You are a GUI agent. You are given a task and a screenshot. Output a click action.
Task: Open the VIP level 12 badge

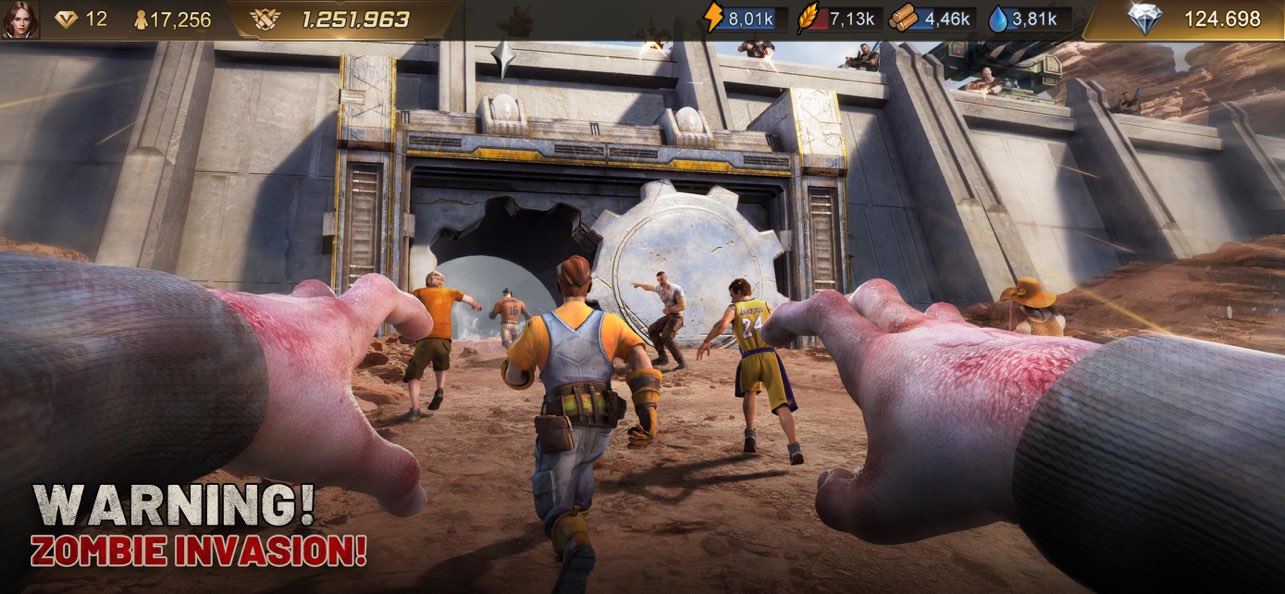(x=68, y=20)
